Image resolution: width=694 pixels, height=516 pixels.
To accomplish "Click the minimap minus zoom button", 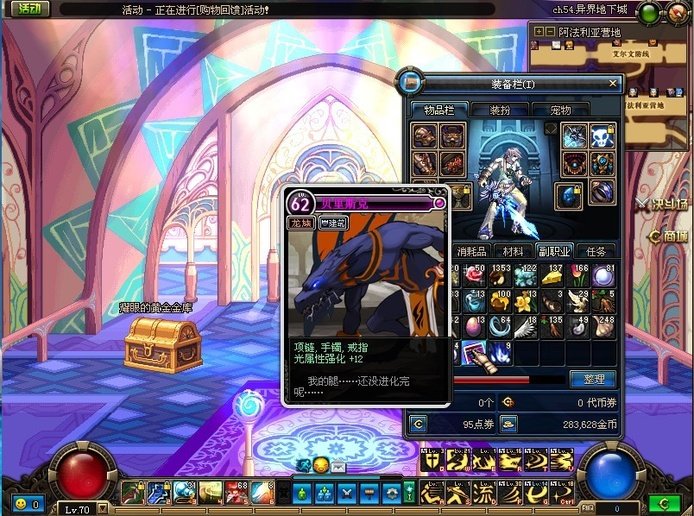I will pyautogui.click(x=551, y=31).
